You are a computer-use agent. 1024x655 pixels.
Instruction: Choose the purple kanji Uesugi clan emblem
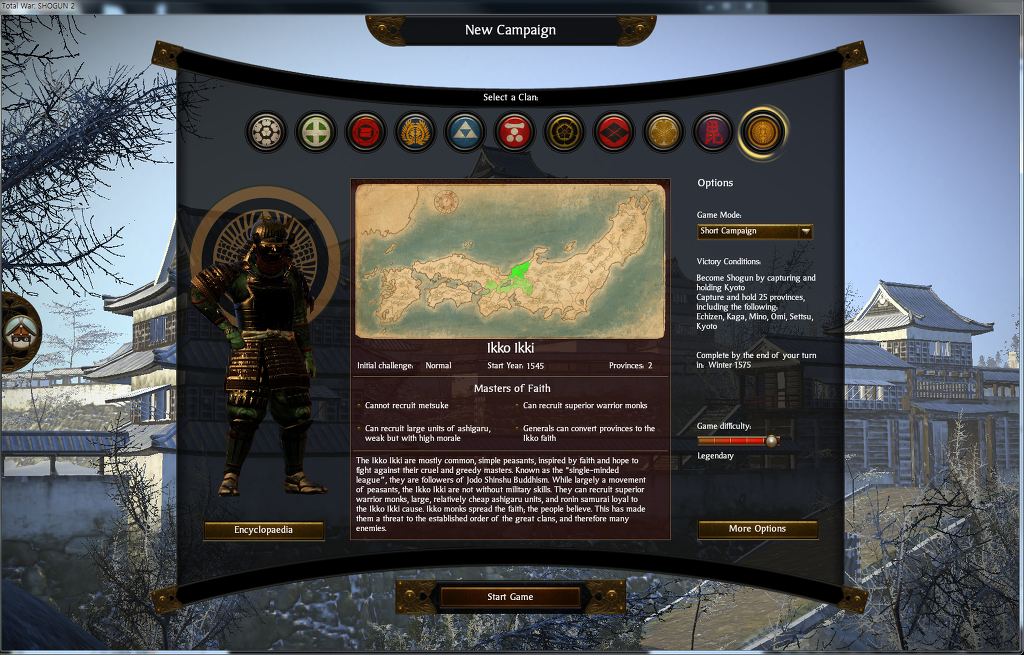713,132
